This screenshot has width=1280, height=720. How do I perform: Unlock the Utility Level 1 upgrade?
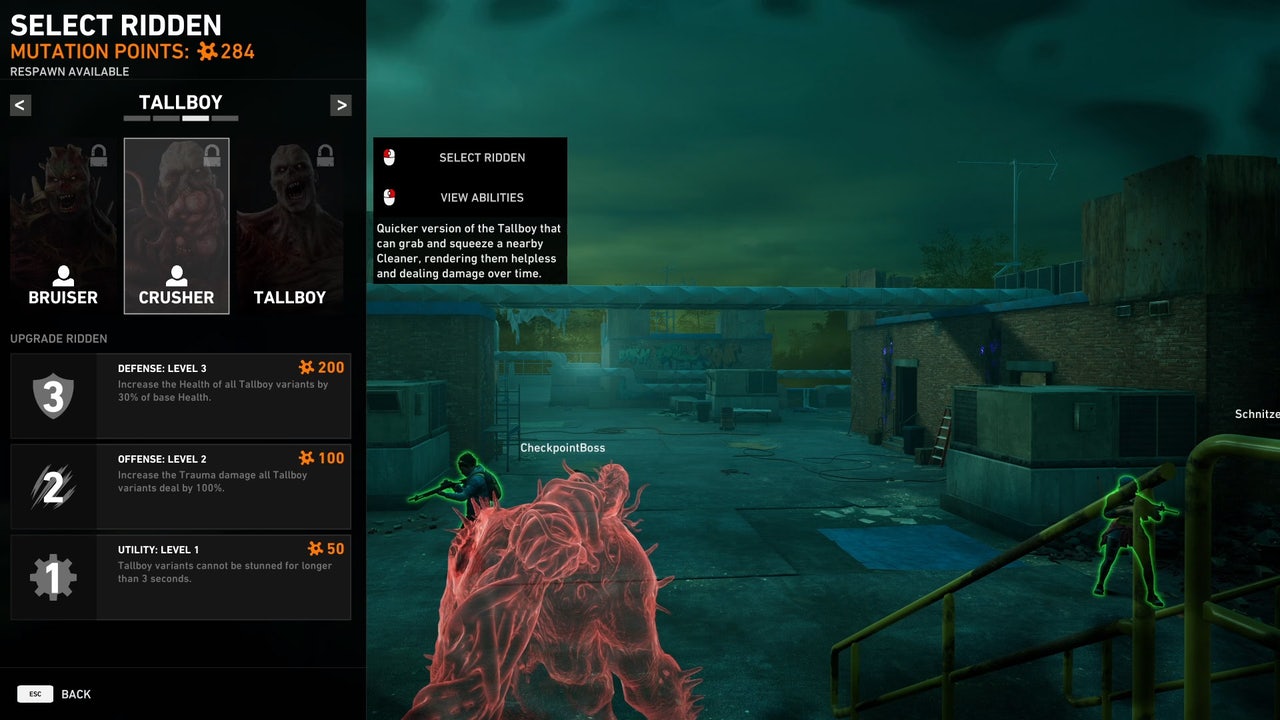click(180, 577)
